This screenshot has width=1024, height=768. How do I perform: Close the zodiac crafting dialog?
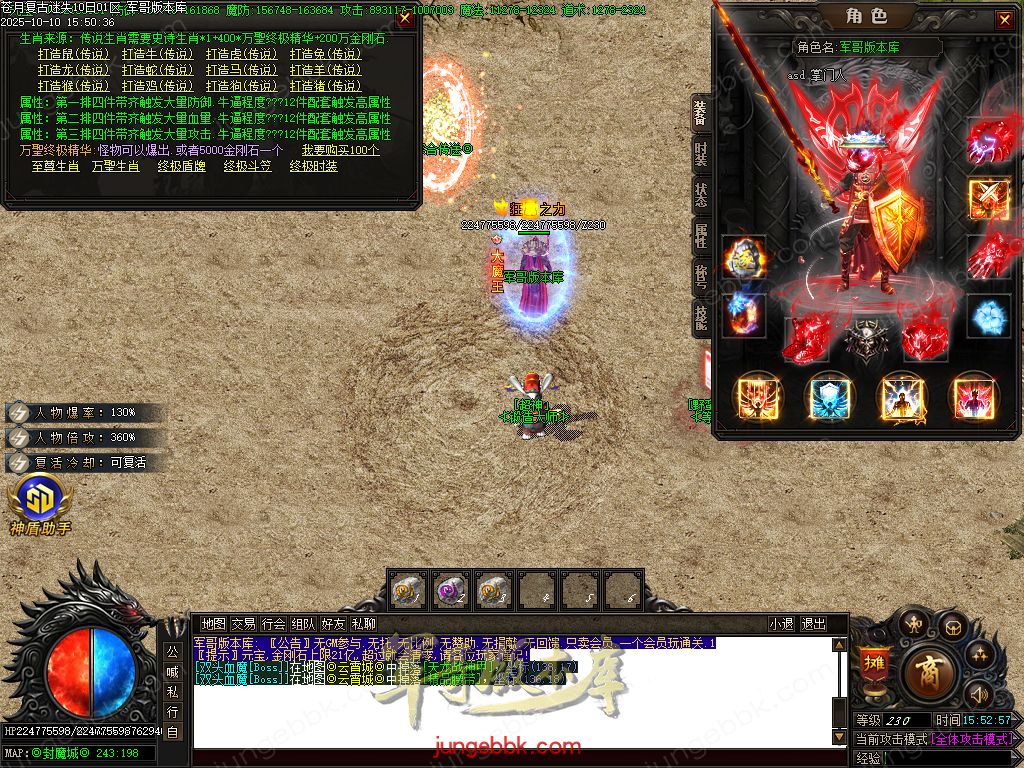click(404, 18)
